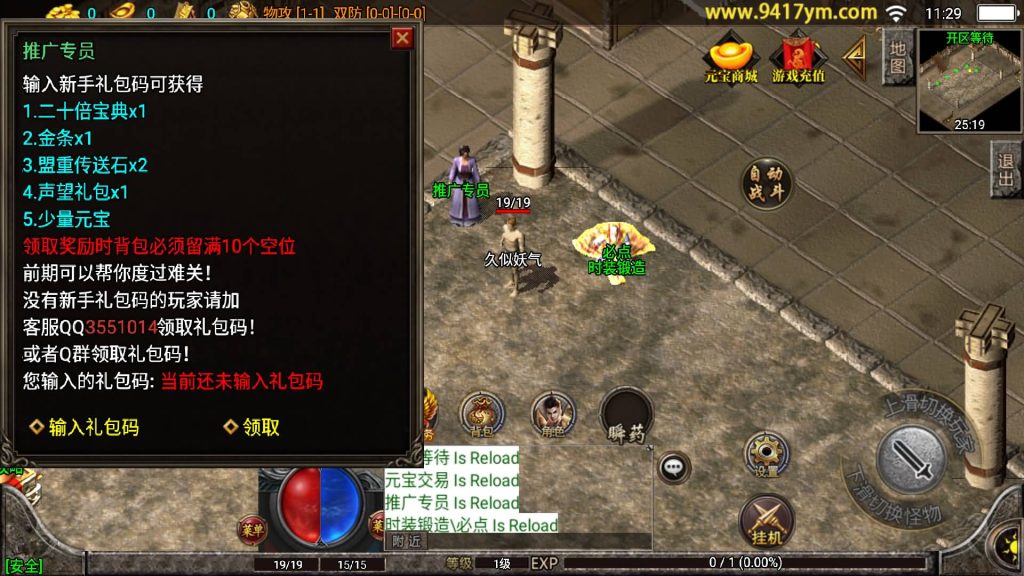Collapse the top icon row with the triangle arrow
Screen dimensions: 1024x576
point(855,58)
